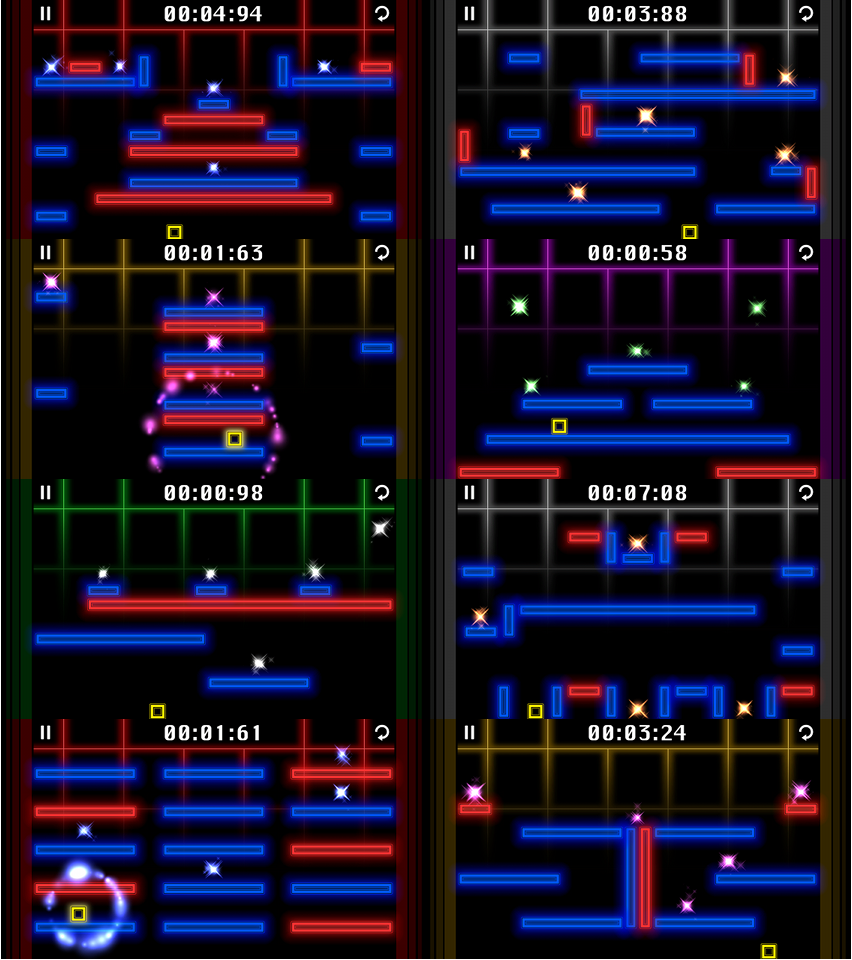Restart the level with timer 00:04:94

[x=382, y=13]
